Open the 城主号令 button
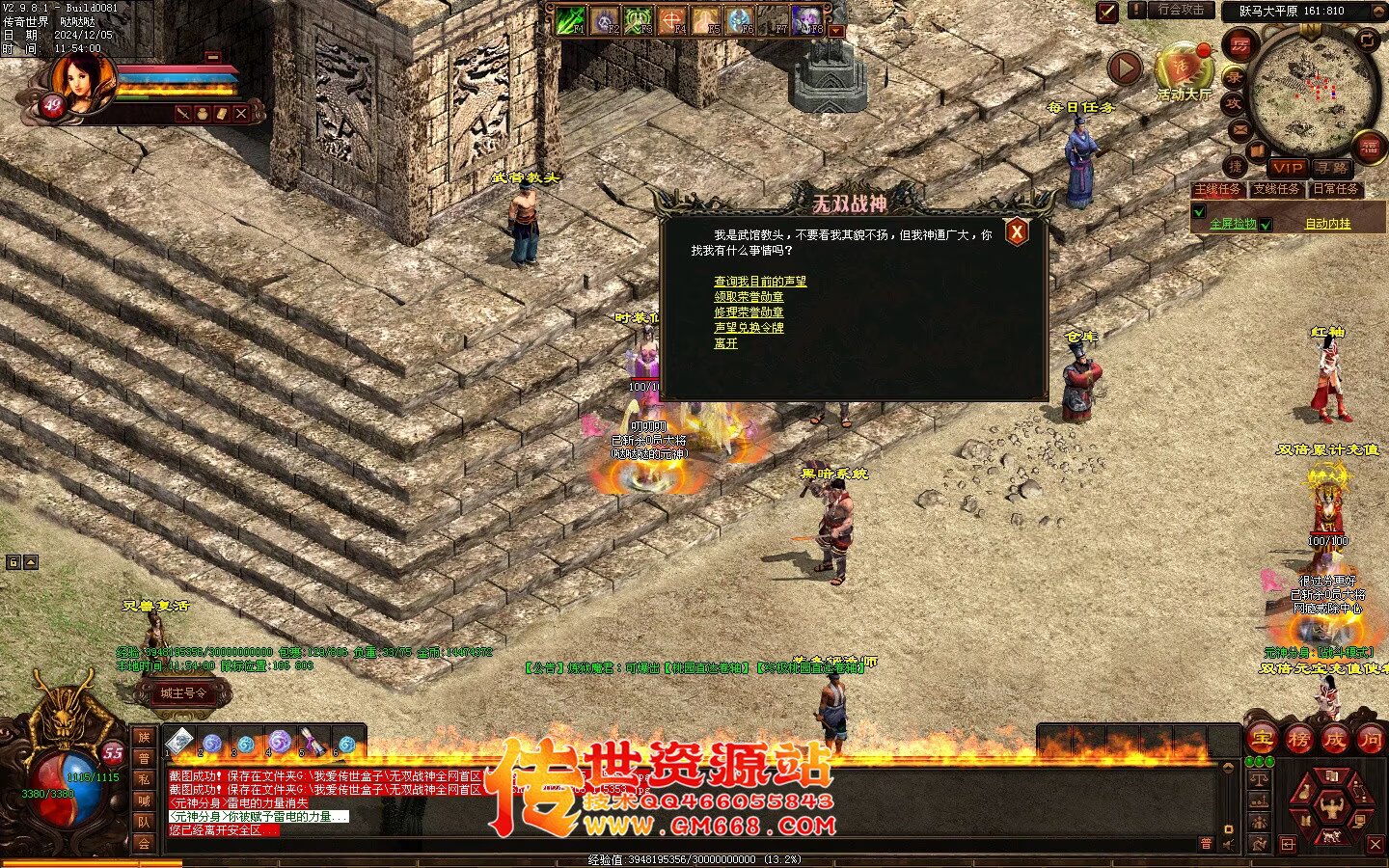 pyautogui.click(x=183, y=692)
